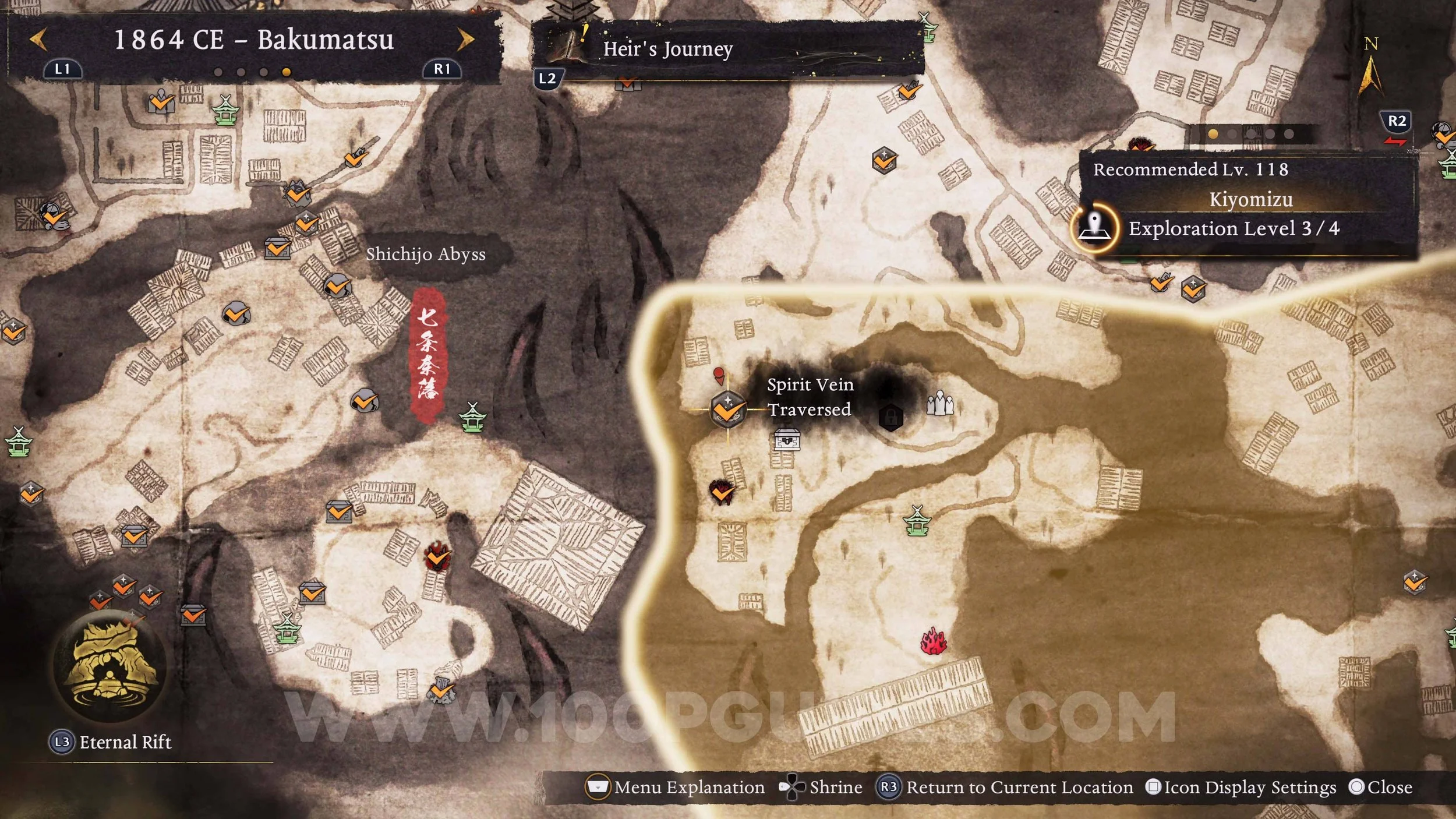1456x819 pixels.
Task: Open the Heir's Journey quest tracker
Action: 667,49
